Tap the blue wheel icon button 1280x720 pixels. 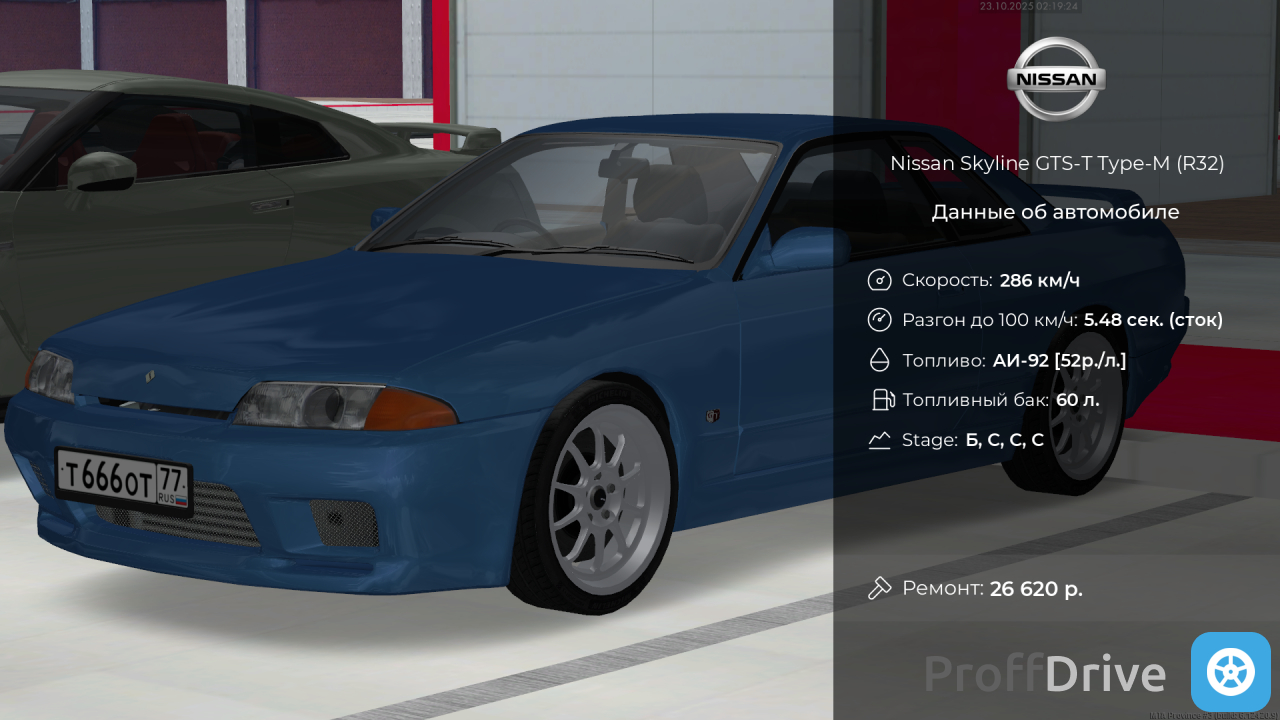pos(1230,671)
